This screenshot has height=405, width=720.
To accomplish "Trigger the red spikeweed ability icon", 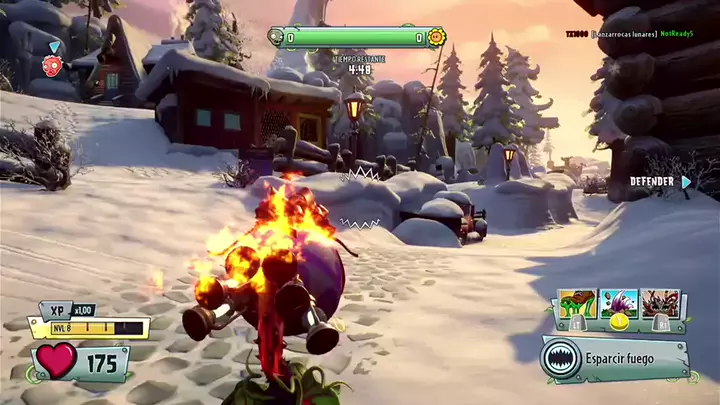I will 661,304.
